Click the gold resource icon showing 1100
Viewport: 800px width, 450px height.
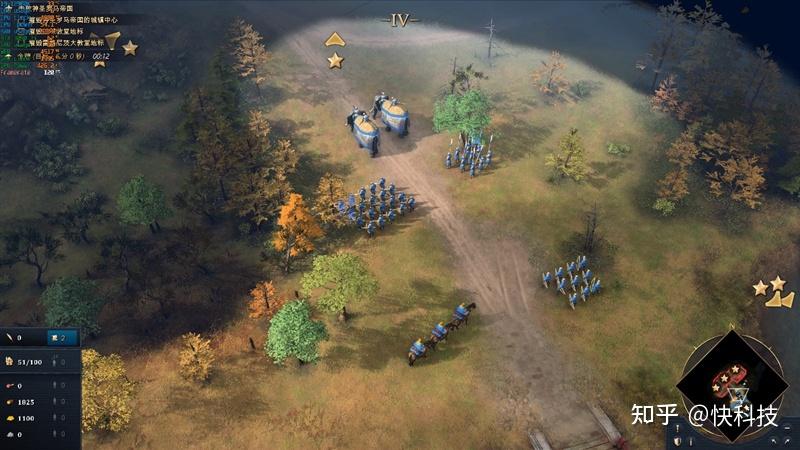click(9, 418)
